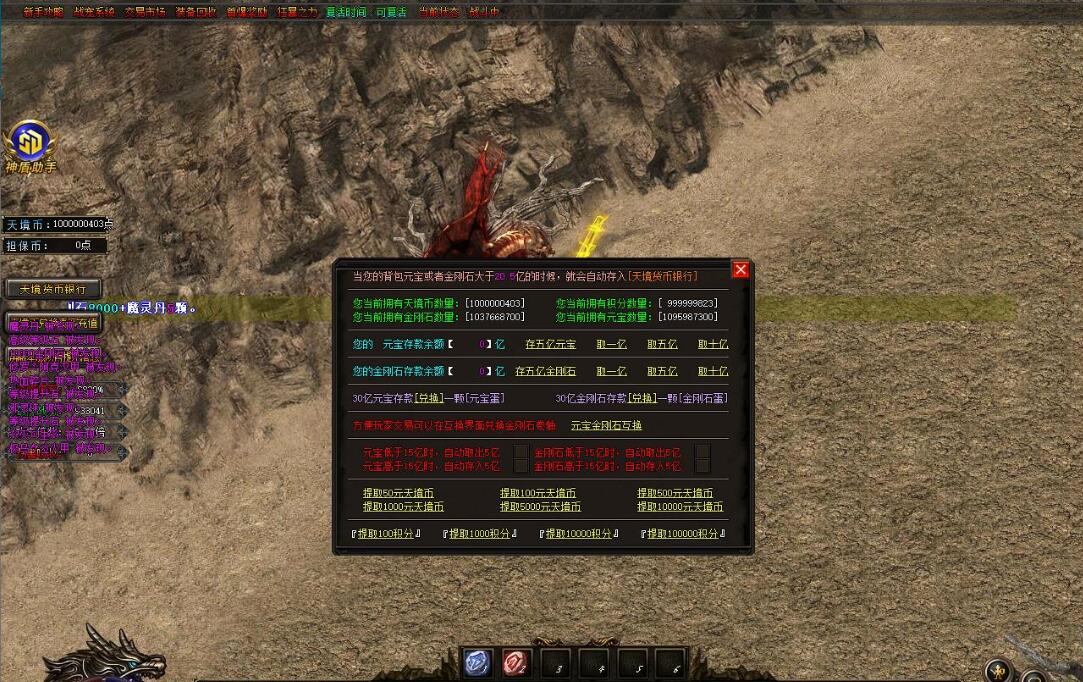Screen dimensions: 1083x682
Task: Open the 天境货币银行 button on left panel
Action: click(x=53, y=289)
